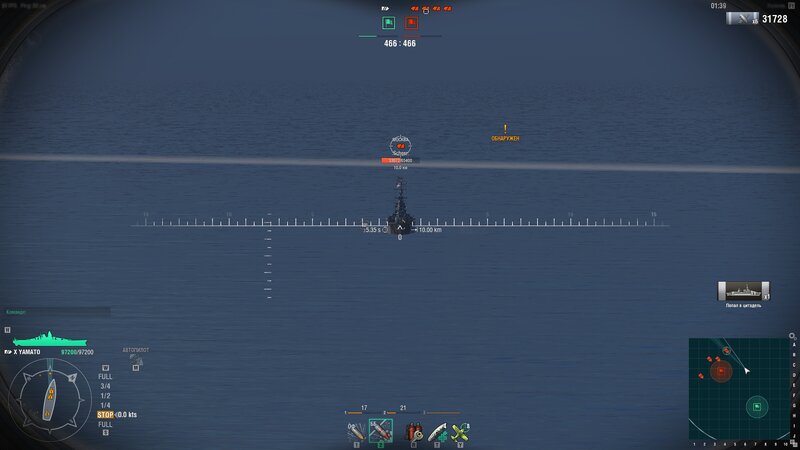
Task: Set engine telegraph to 3/4 speed
Action: click(105, 386)
